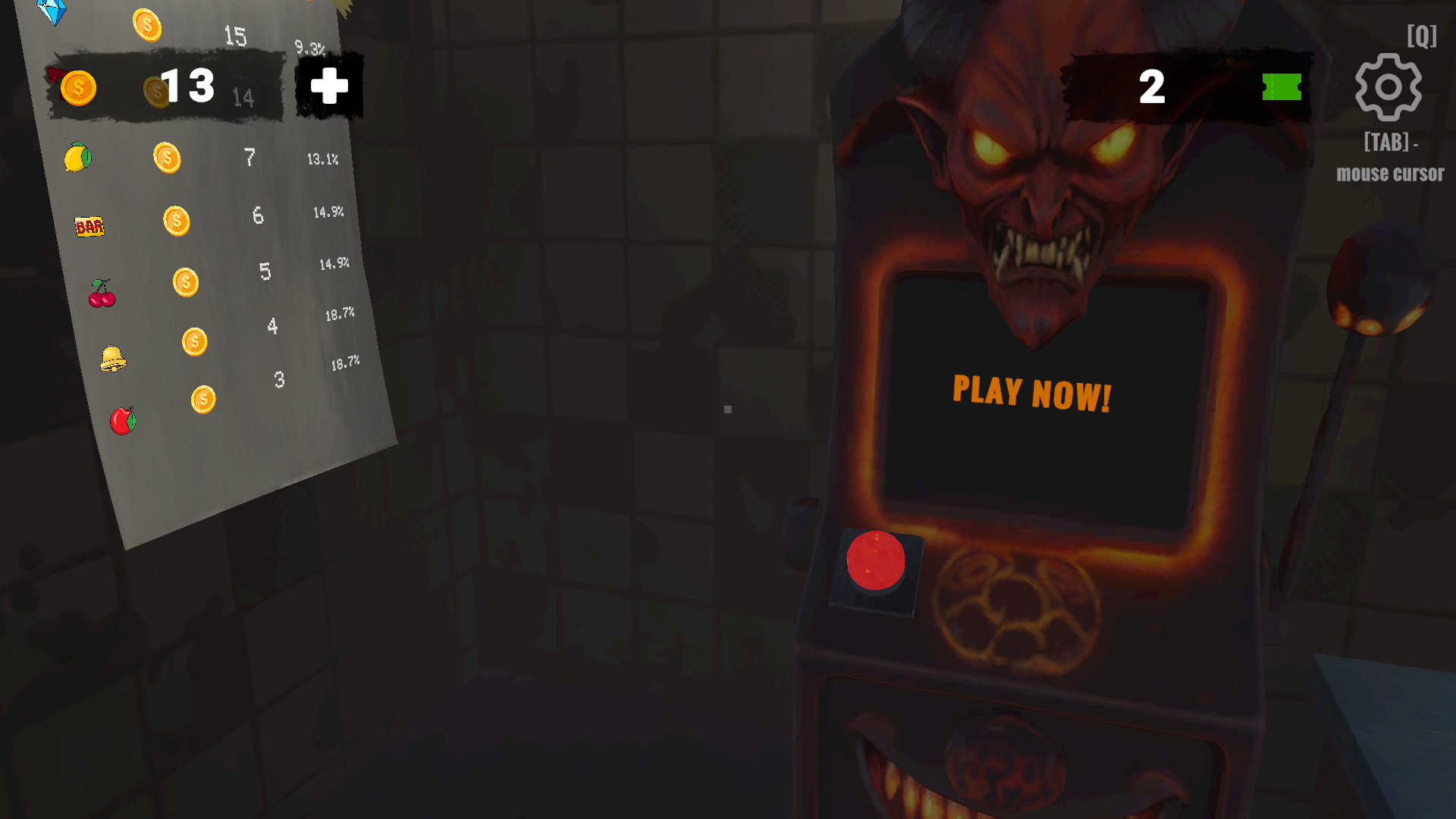Select the BAR symbol on the paytable
This screenshot has width=1456, height=819.
[x=89, y=225]
